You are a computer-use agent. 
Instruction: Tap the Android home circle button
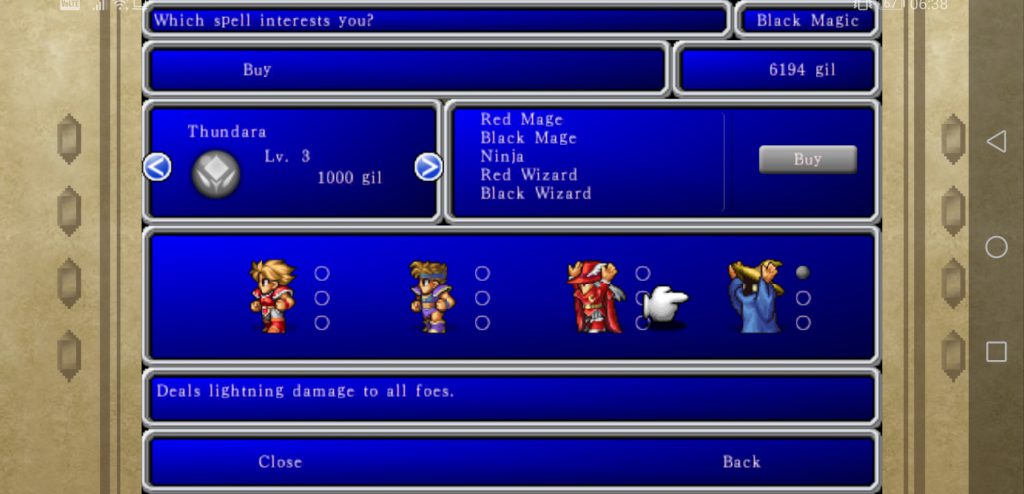click(x=996, y=247)
